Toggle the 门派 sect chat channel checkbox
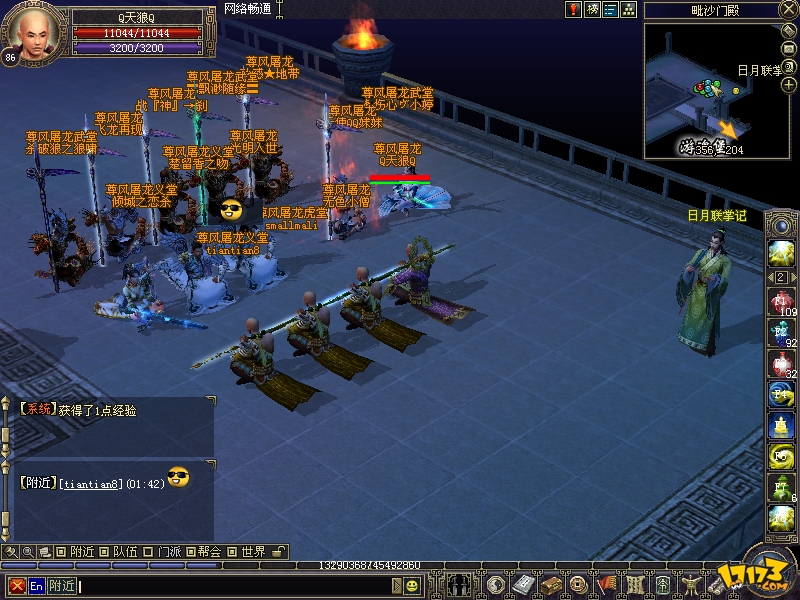This screenshot has height=600, width=800. tap(147, 551)
